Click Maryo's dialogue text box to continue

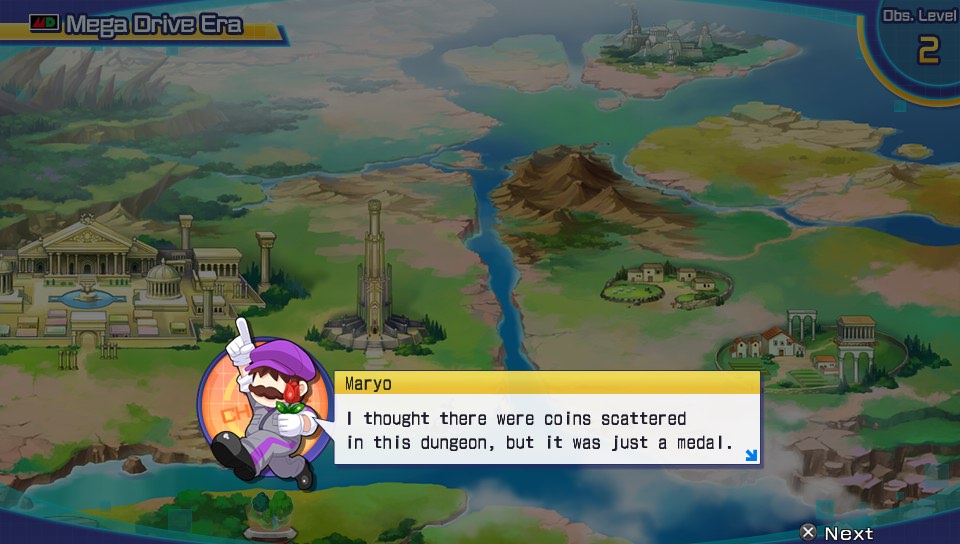[x=545, y=430]
